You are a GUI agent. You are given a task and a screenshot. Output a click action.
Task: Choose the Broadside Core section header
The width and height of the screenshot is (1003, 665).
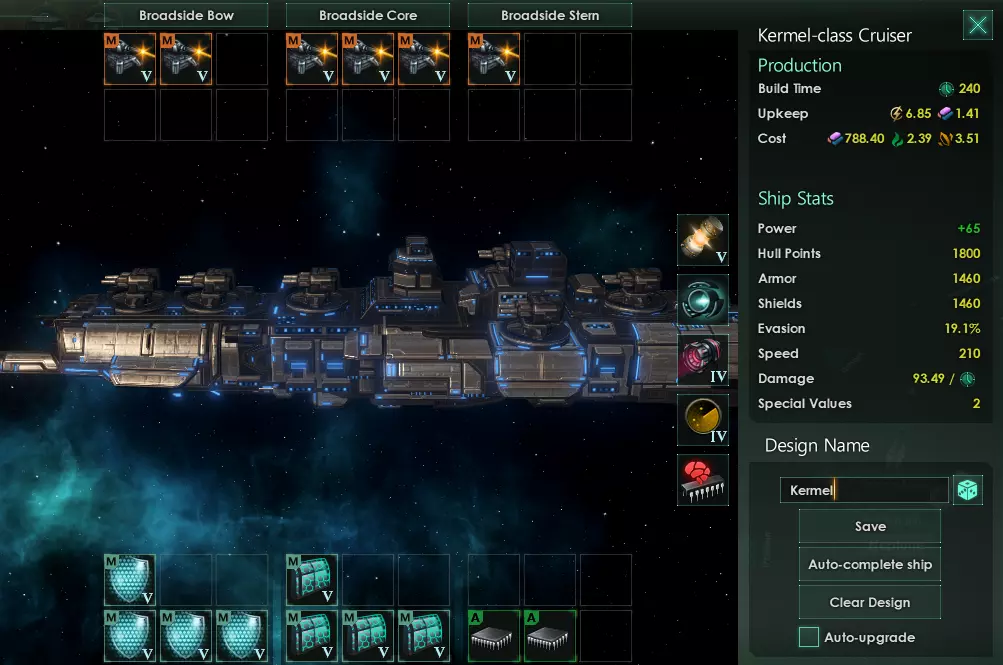point(368,16)
